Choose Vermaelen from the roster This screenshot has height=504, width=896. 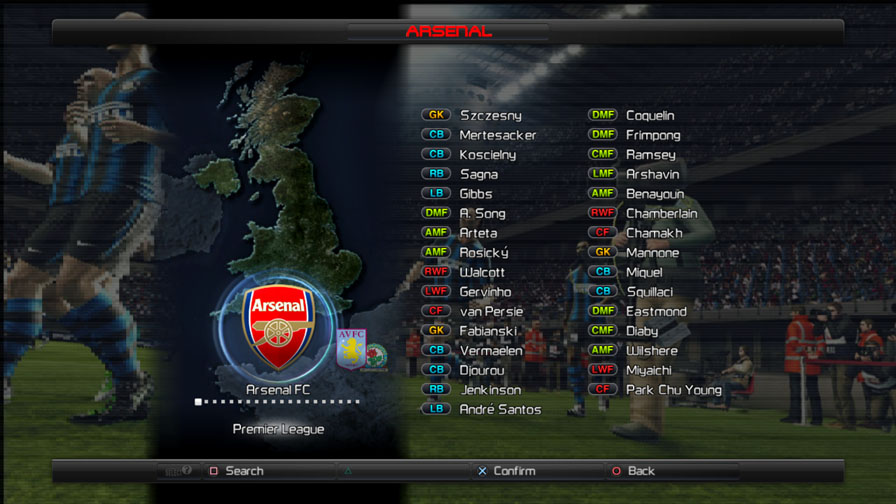tap(491, 350)
